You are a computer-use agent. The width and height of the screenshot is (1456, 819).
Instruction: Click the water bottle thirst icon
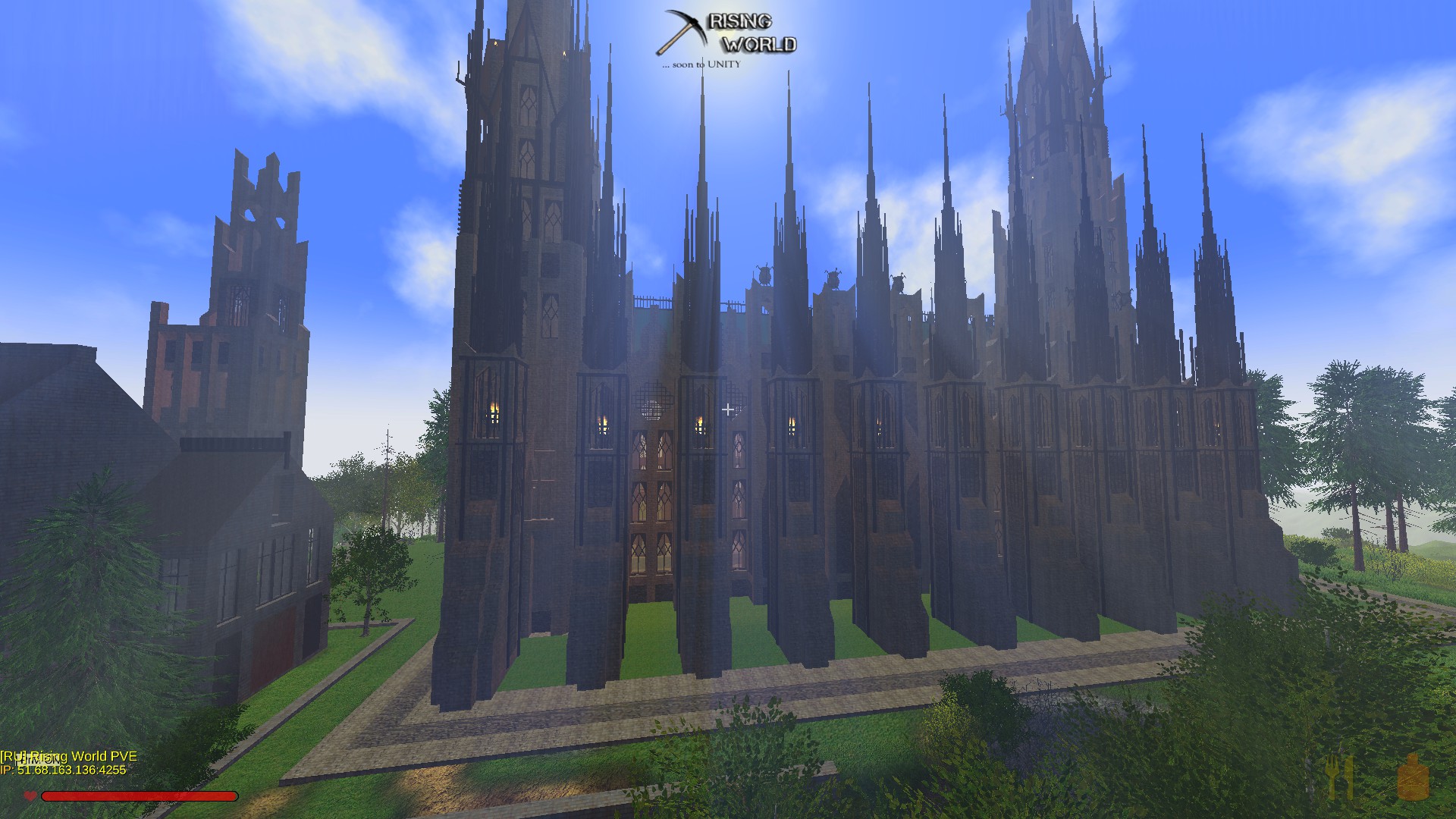(1413, 777)
